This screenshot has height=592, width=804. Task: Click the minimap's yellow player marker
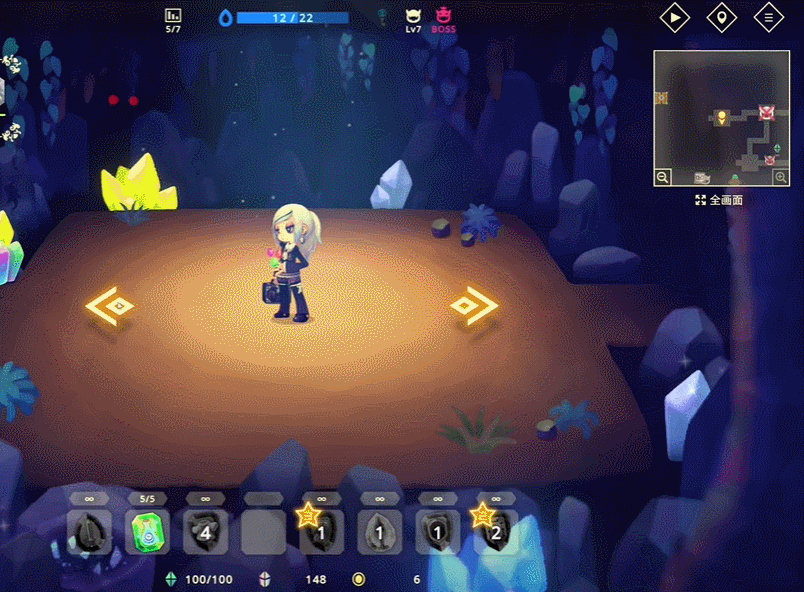[721, 119]
